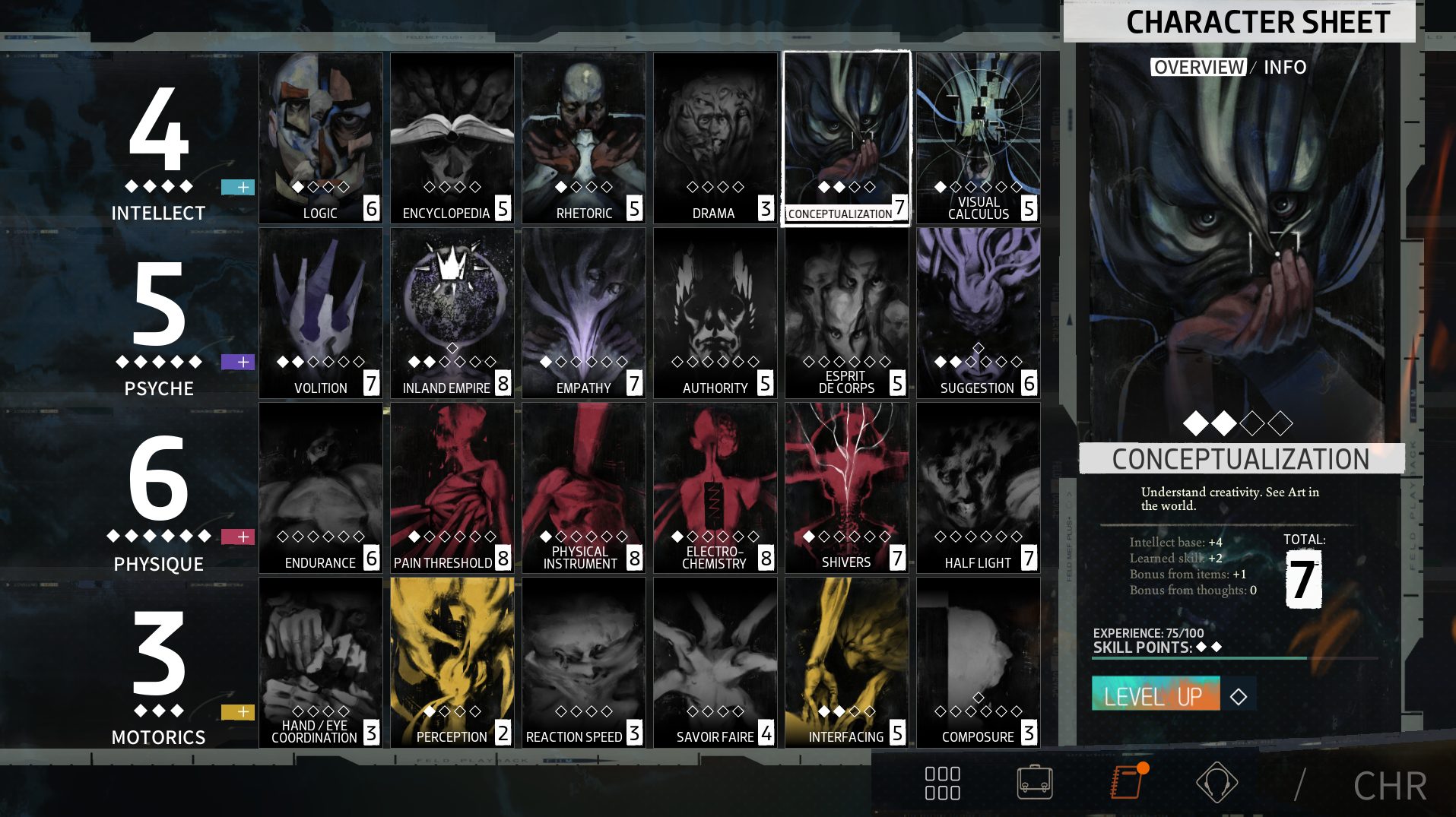The image size is (1456, 817).
Task: Select the Half Light skill card
Action: click(x=978, y=487)
